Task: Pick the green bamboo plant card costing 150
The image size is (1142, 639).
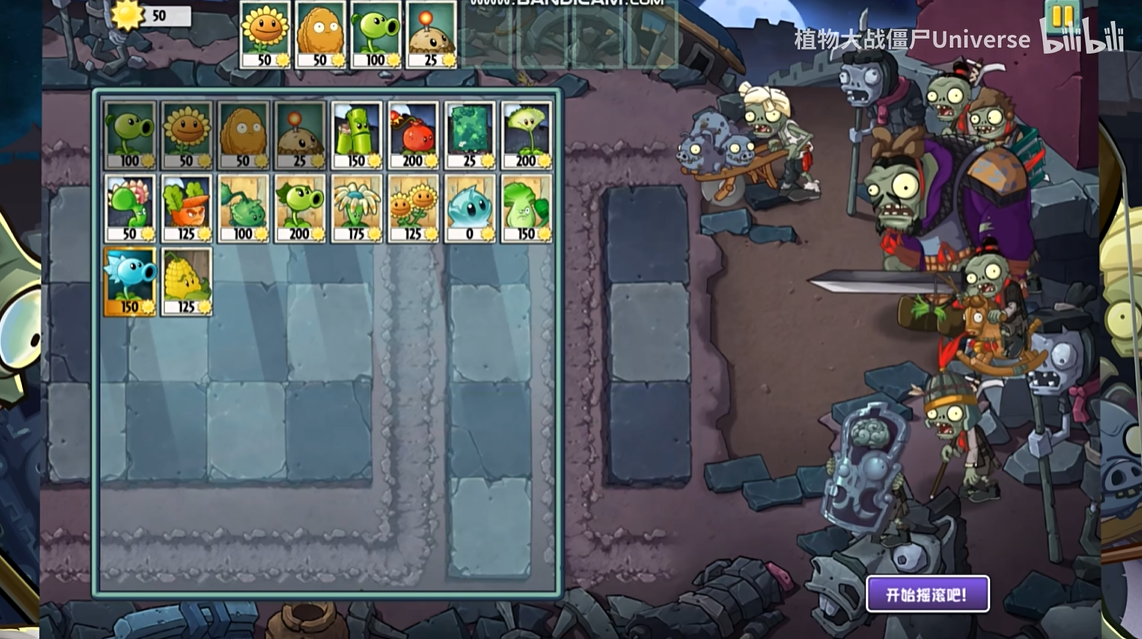Action: pyautogui.click(x=357, y=135)
